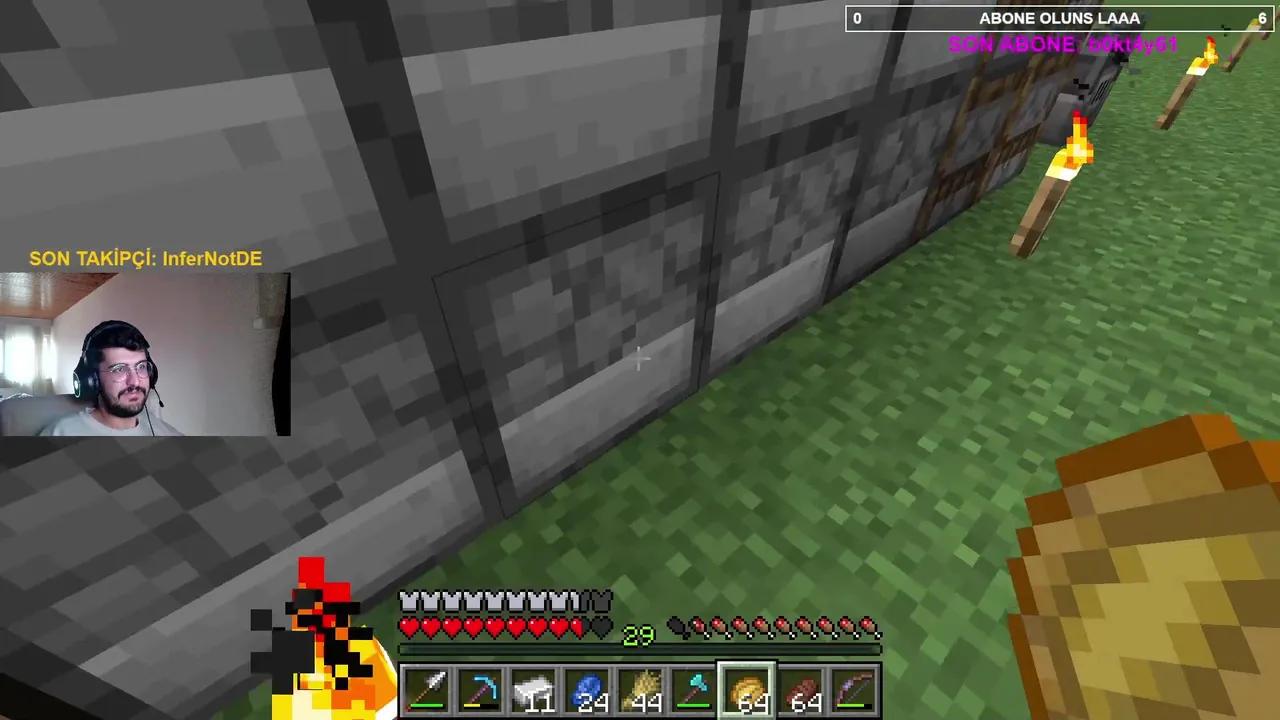Select the 24 lapis lazuli in the hotbar

click(589, 690)
